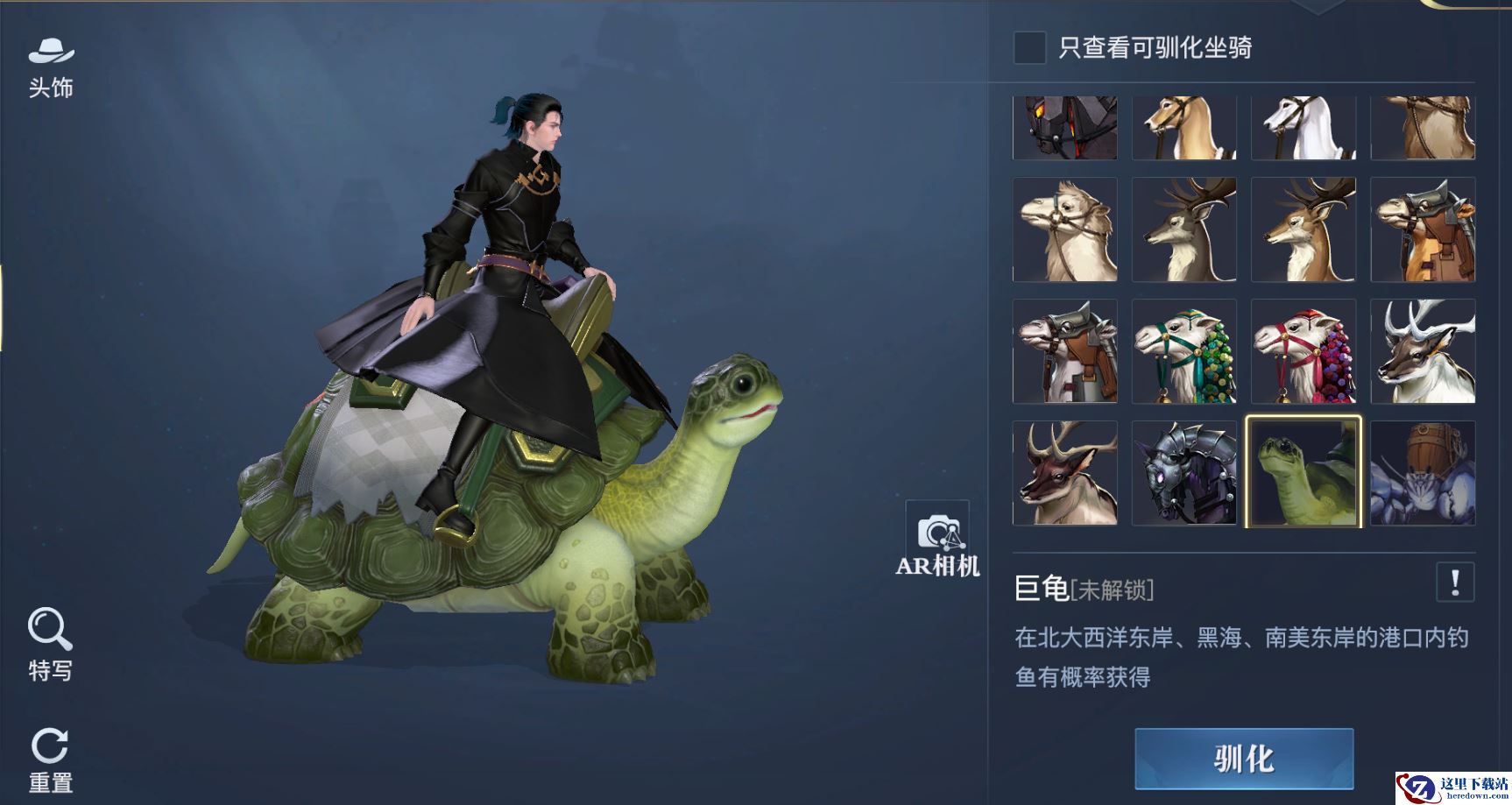
Task: Activate the 特写 close-up view
Action: coord(50,644)
